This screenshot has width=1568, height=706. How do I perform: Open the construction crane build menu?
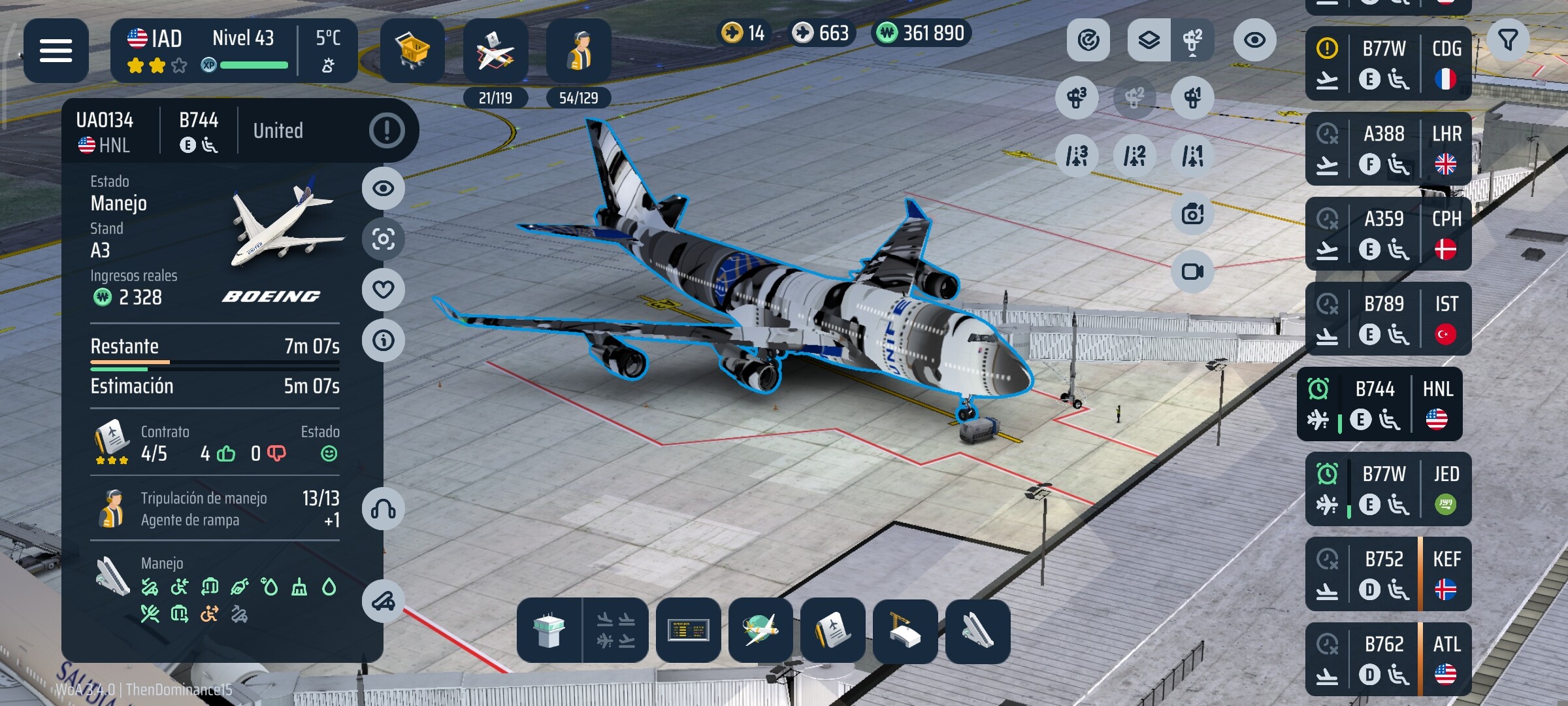pyautogui.click(x=905, y=631)
